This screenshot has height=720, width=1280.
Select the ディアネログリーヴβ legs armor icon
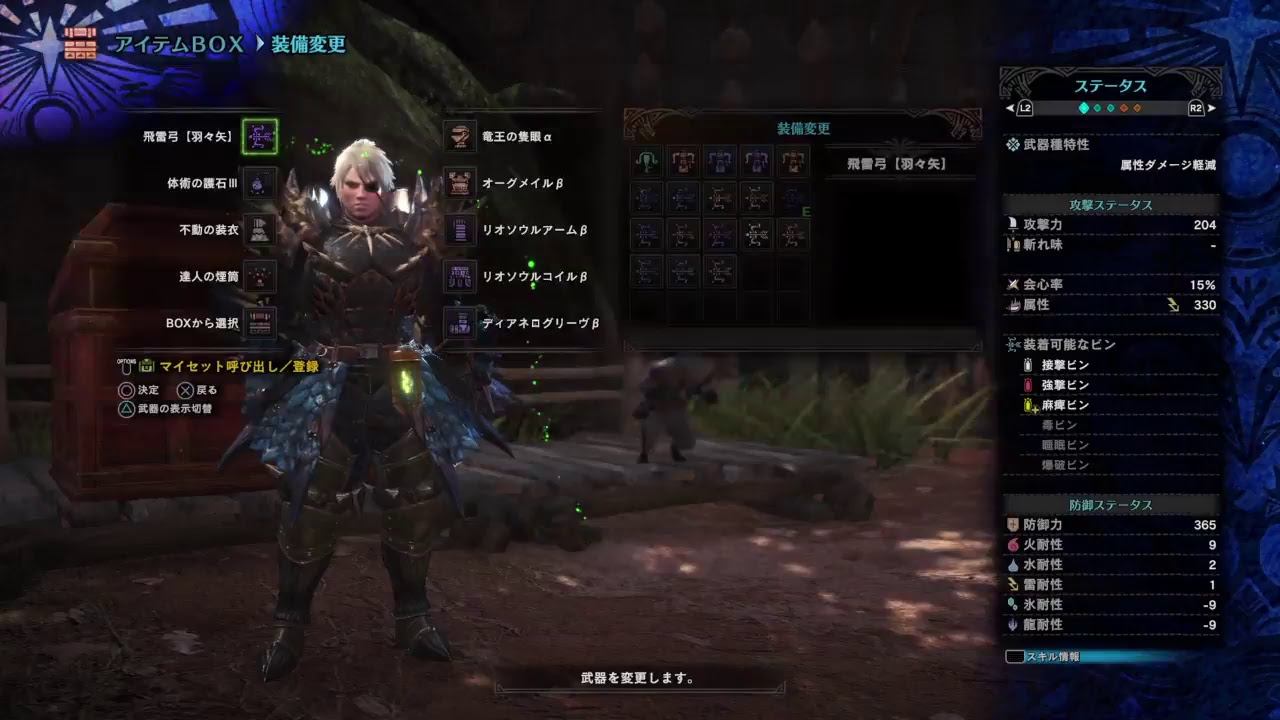click(x=459, y=324)
